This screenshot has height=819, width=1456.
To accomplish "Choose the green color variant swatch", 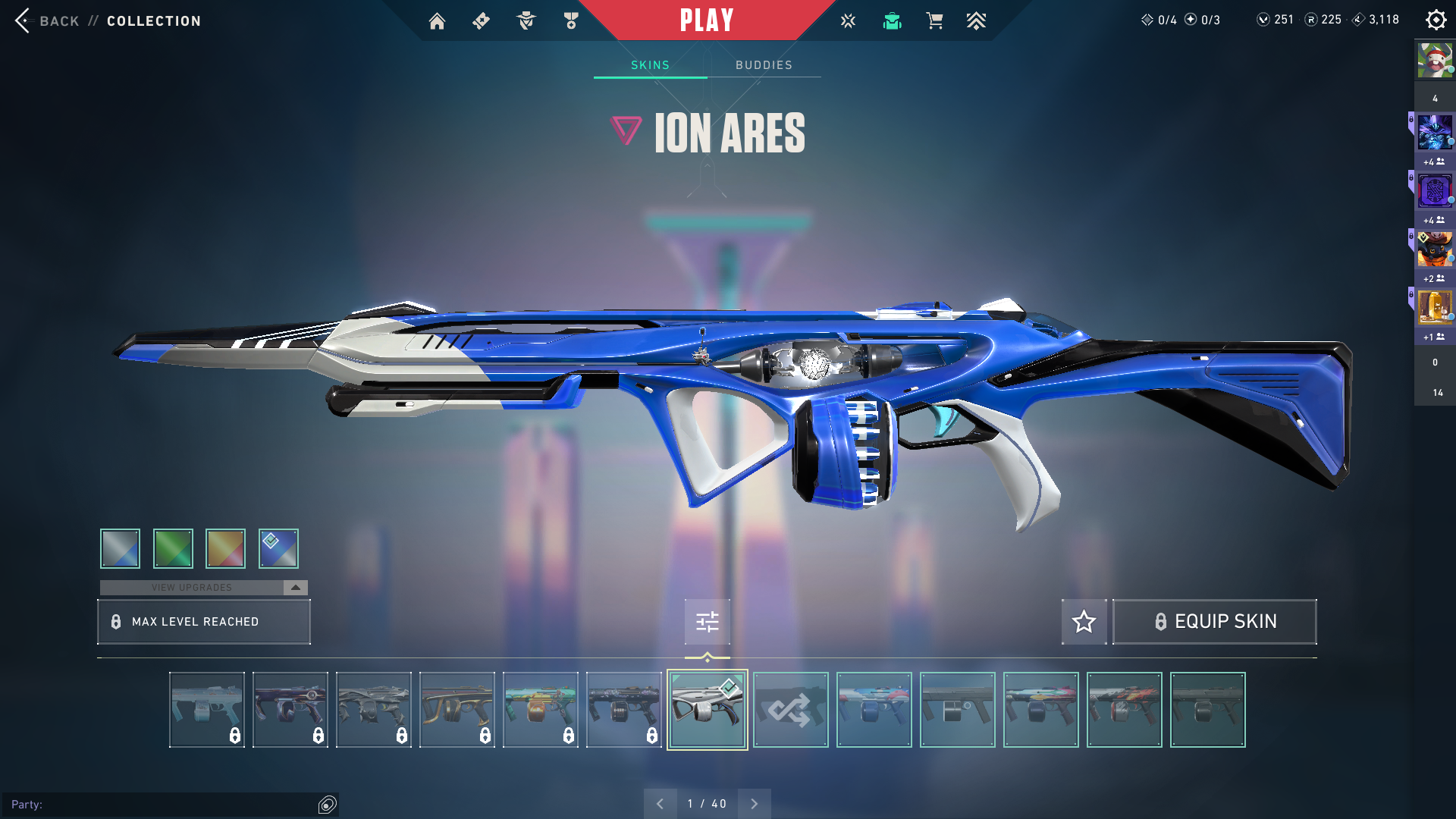I will tap(173, 548).
